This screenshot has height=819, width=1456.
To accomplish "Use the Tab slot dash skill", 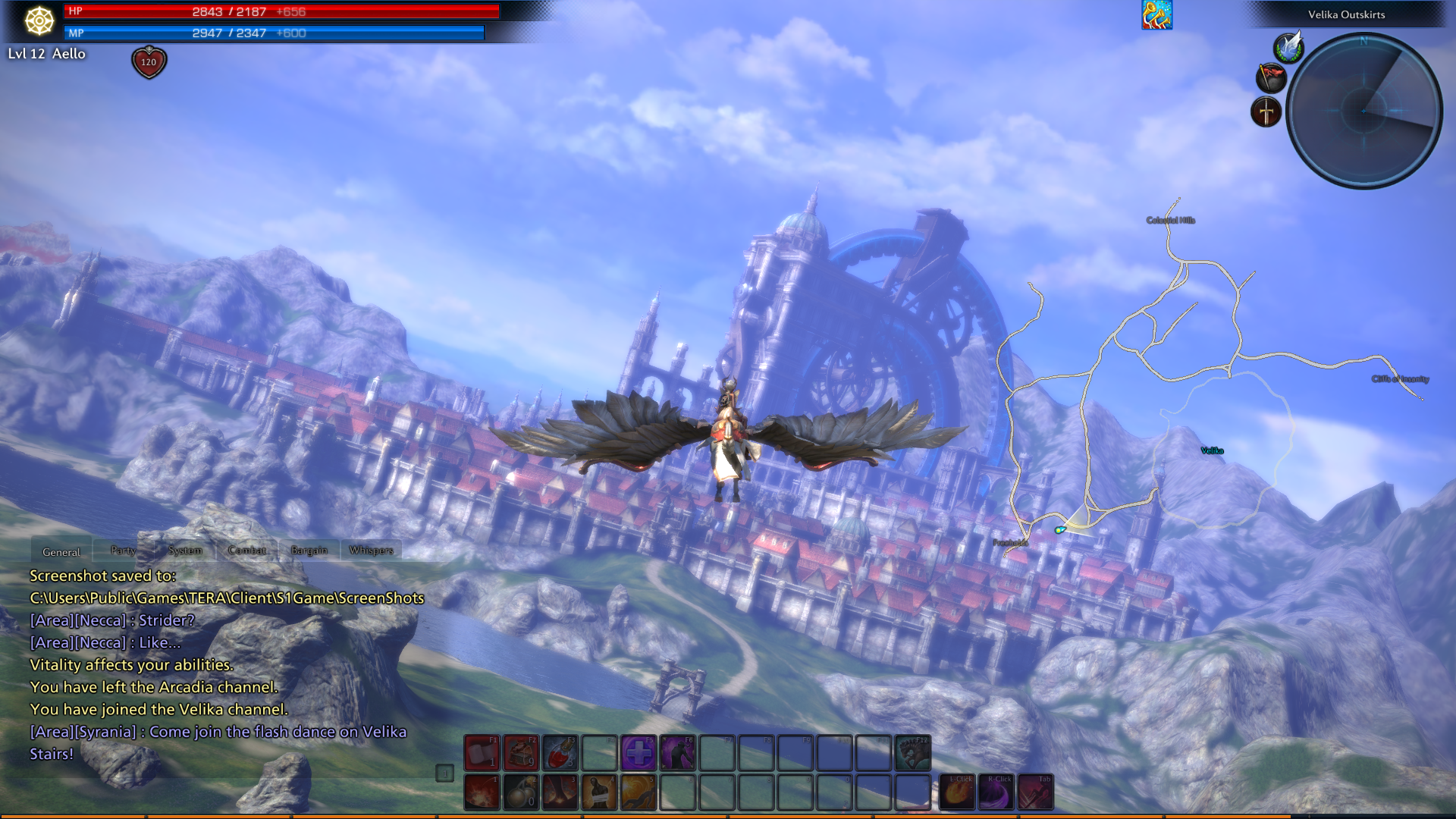I will point(1036,792).
